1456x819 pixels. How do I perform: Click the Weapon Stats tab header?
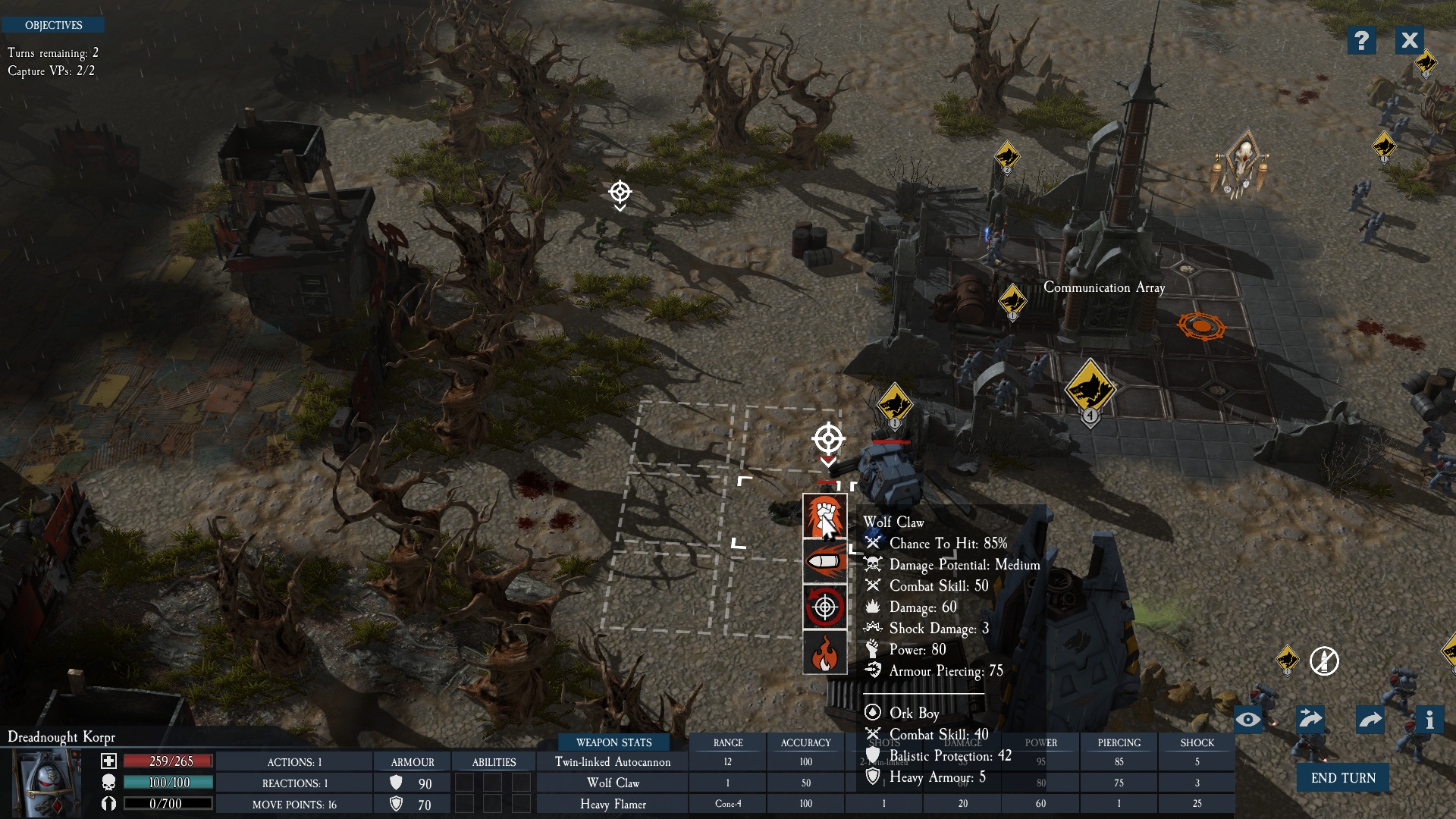tap(613, 742)
